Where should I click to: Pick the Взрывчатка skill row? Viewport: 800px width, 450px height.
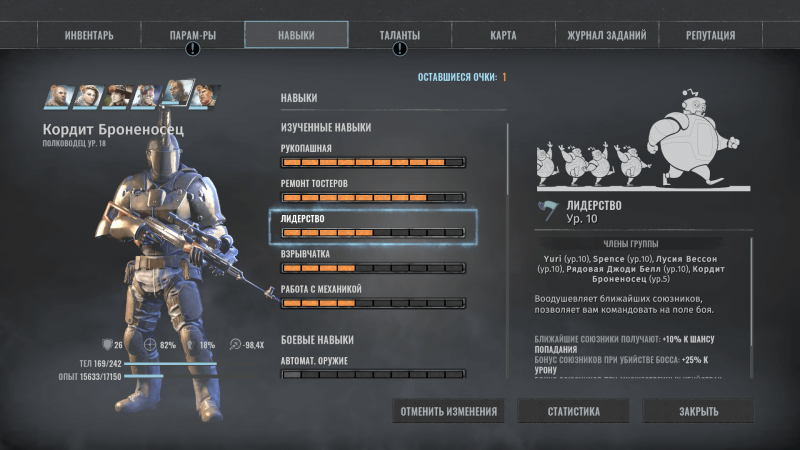point(372,261)
